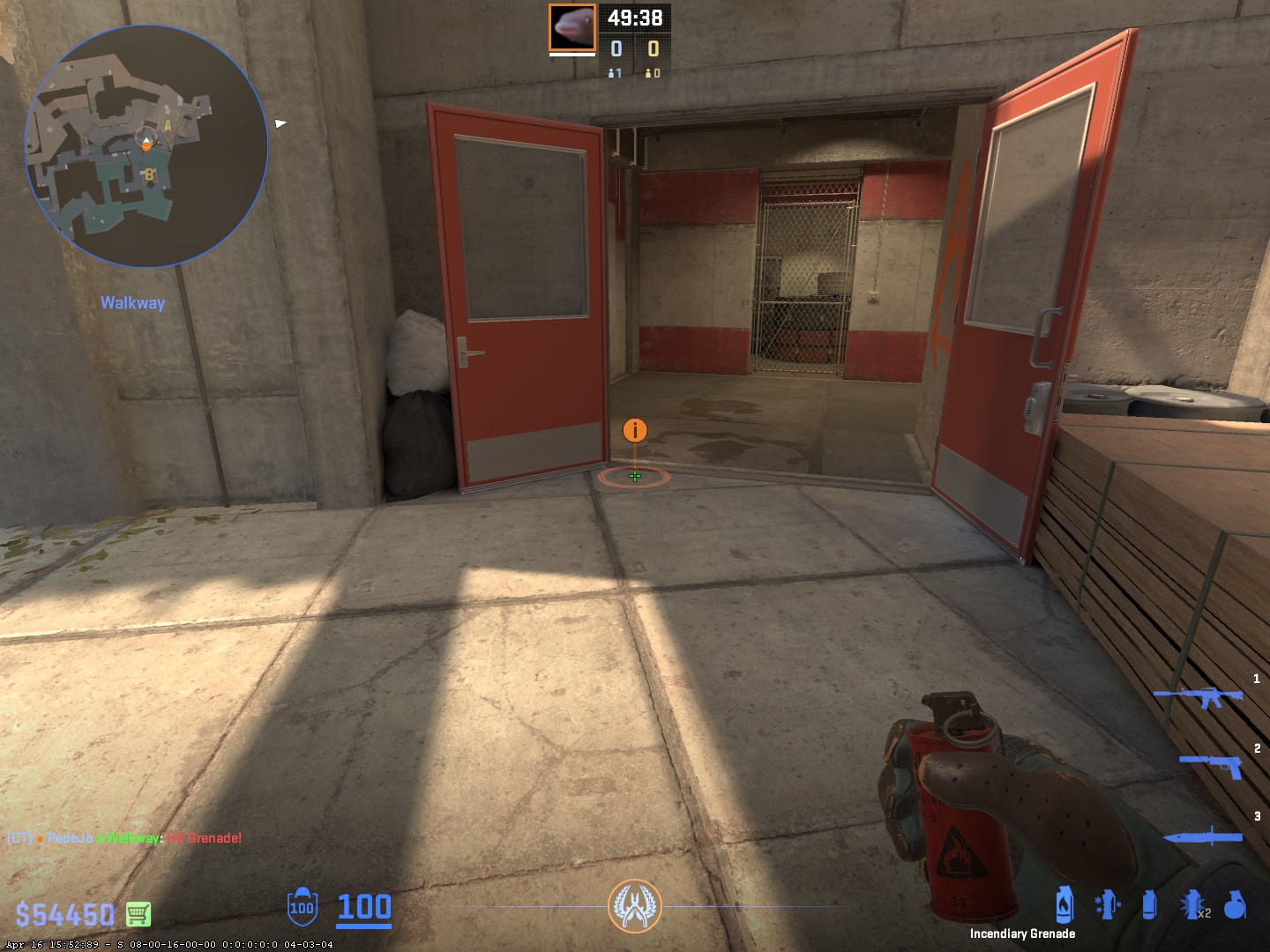
Task: Switch to the silenced pistol slot
Action: pos(1212,764)
